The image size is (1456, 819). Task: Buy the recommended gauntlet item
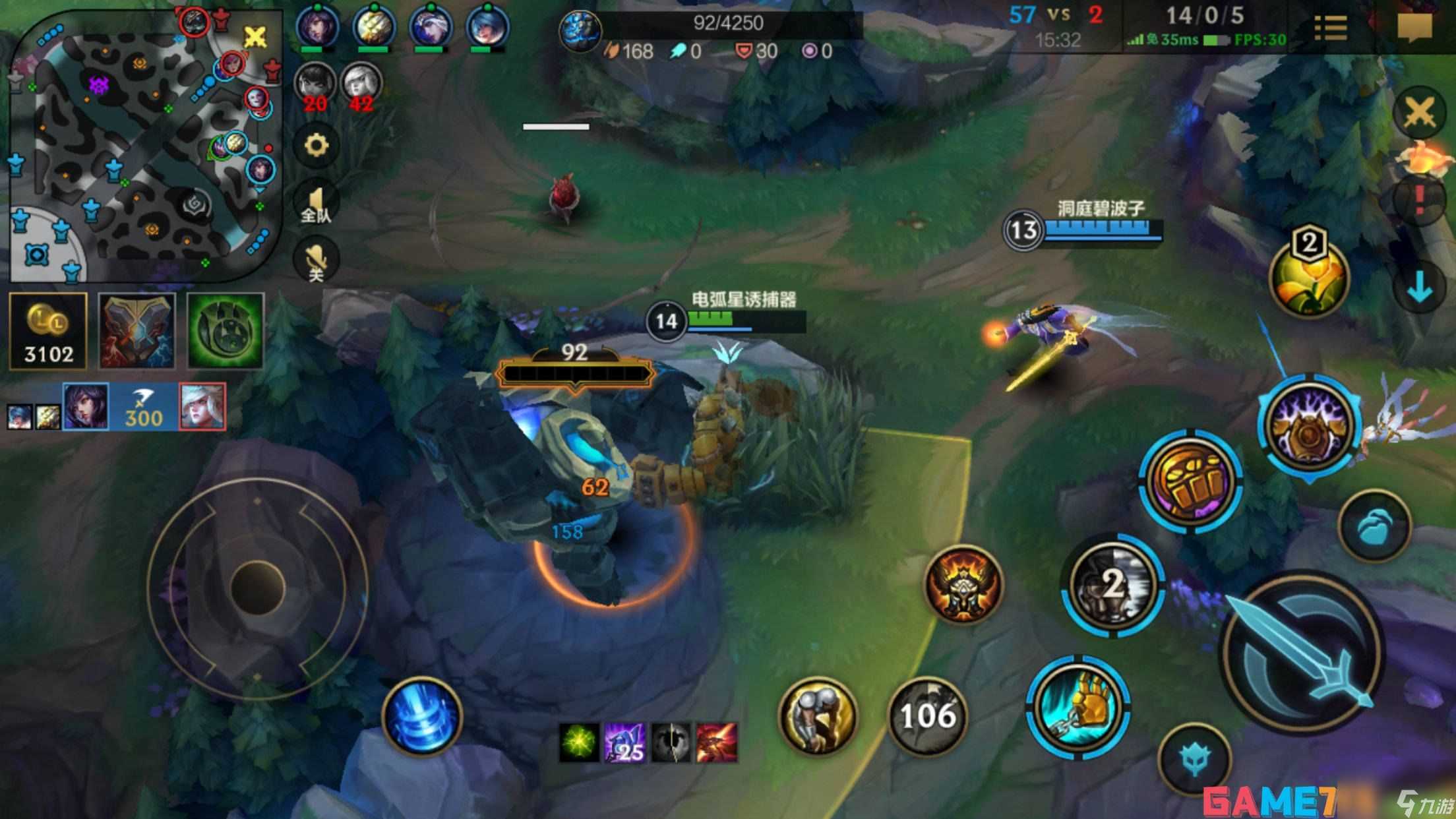tap(136, 331)
